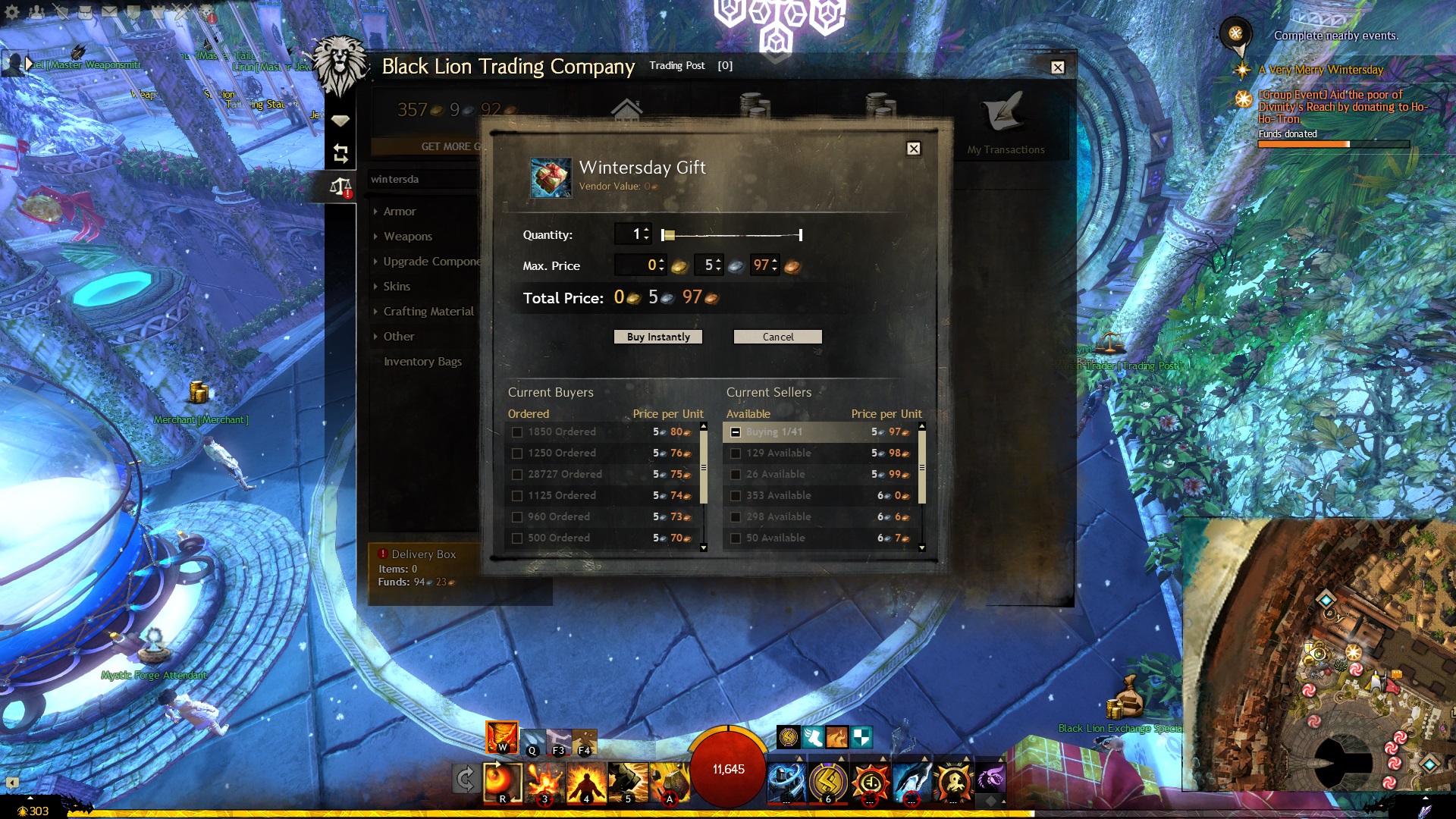The height and width of the screenshot is (819, 1456).
Task: Expand the Armor category
Action: coord(400,212)
